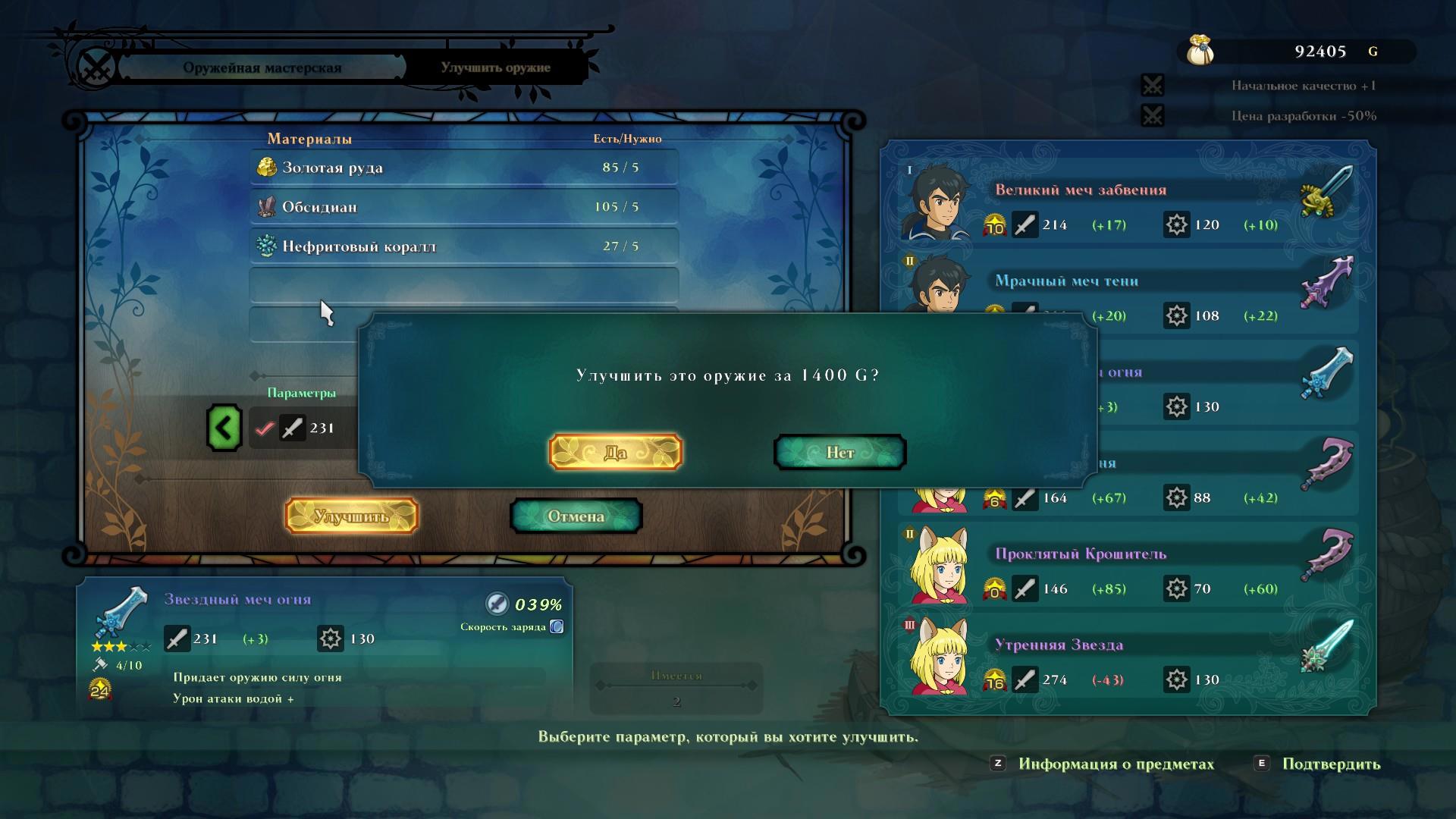Confirm the upgrade with Да
Image resolution: width=1456 pixels, height=819 pixels.
[615, 453]
